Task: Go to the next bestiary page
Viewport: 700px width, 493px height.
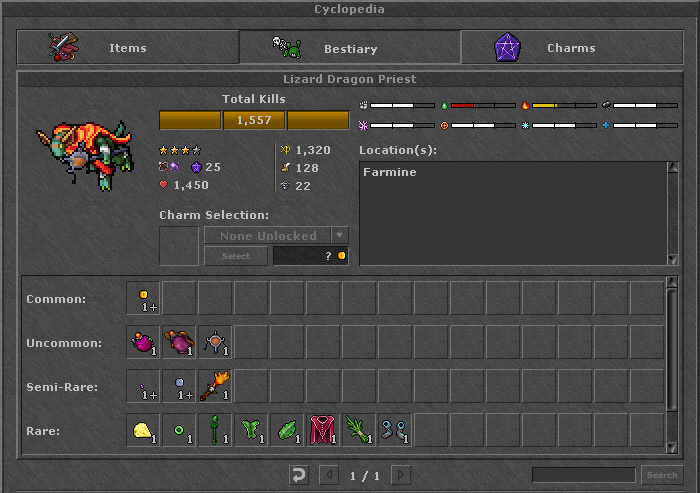Action: point(400,475)
